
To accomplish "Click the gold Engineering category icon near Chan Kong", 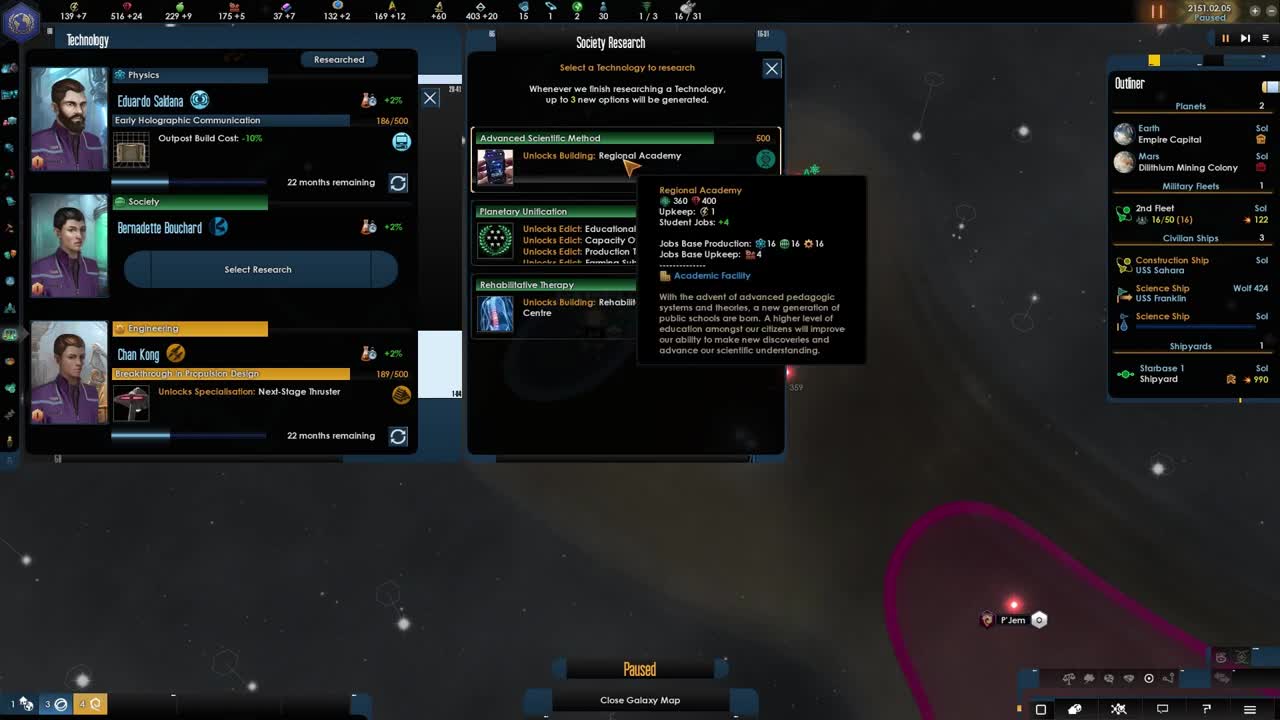I will tap(120, 330).
